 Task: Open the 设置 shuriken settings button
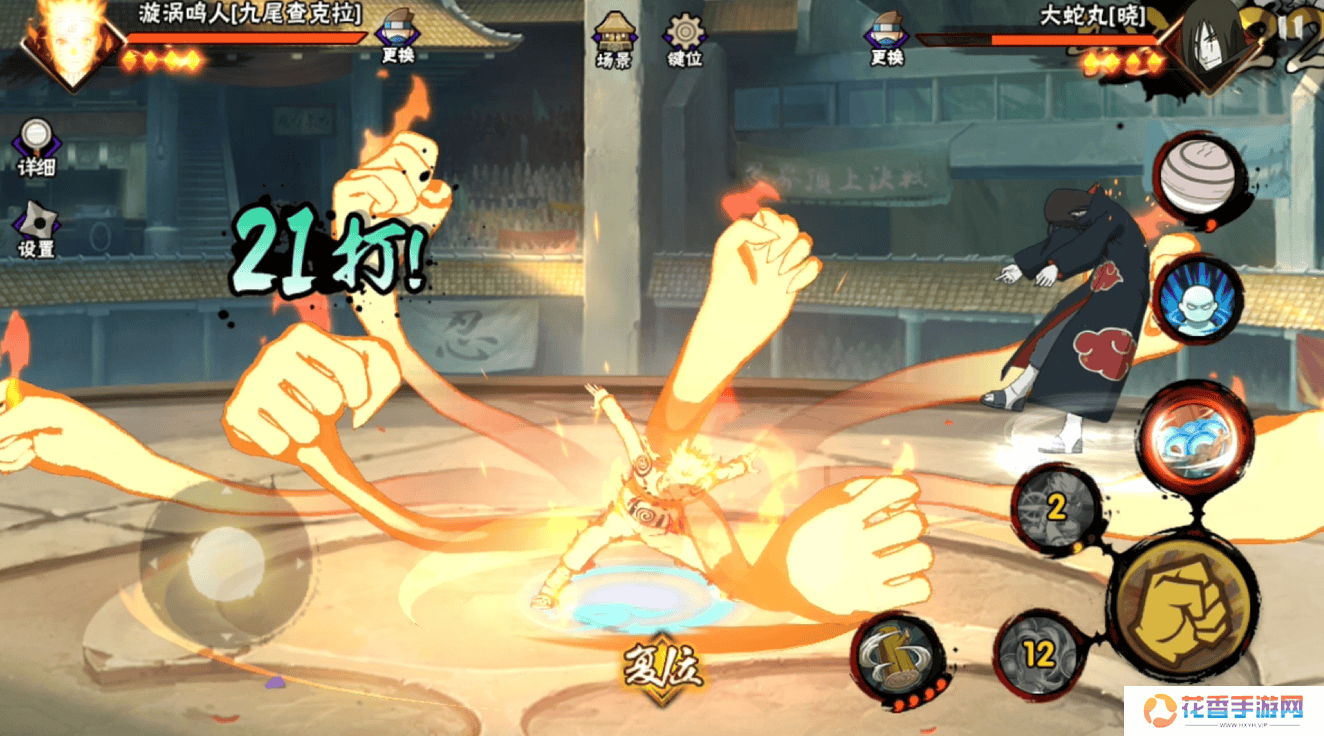click(37, 230)
